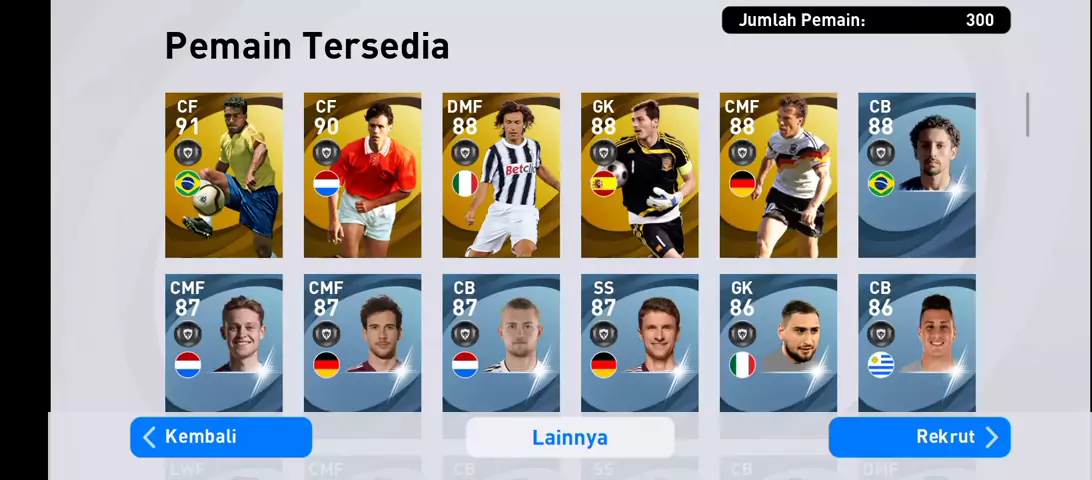Choose the 87 CB Netherlands card
Screen dimensions: 1092x480
point(501,342)
